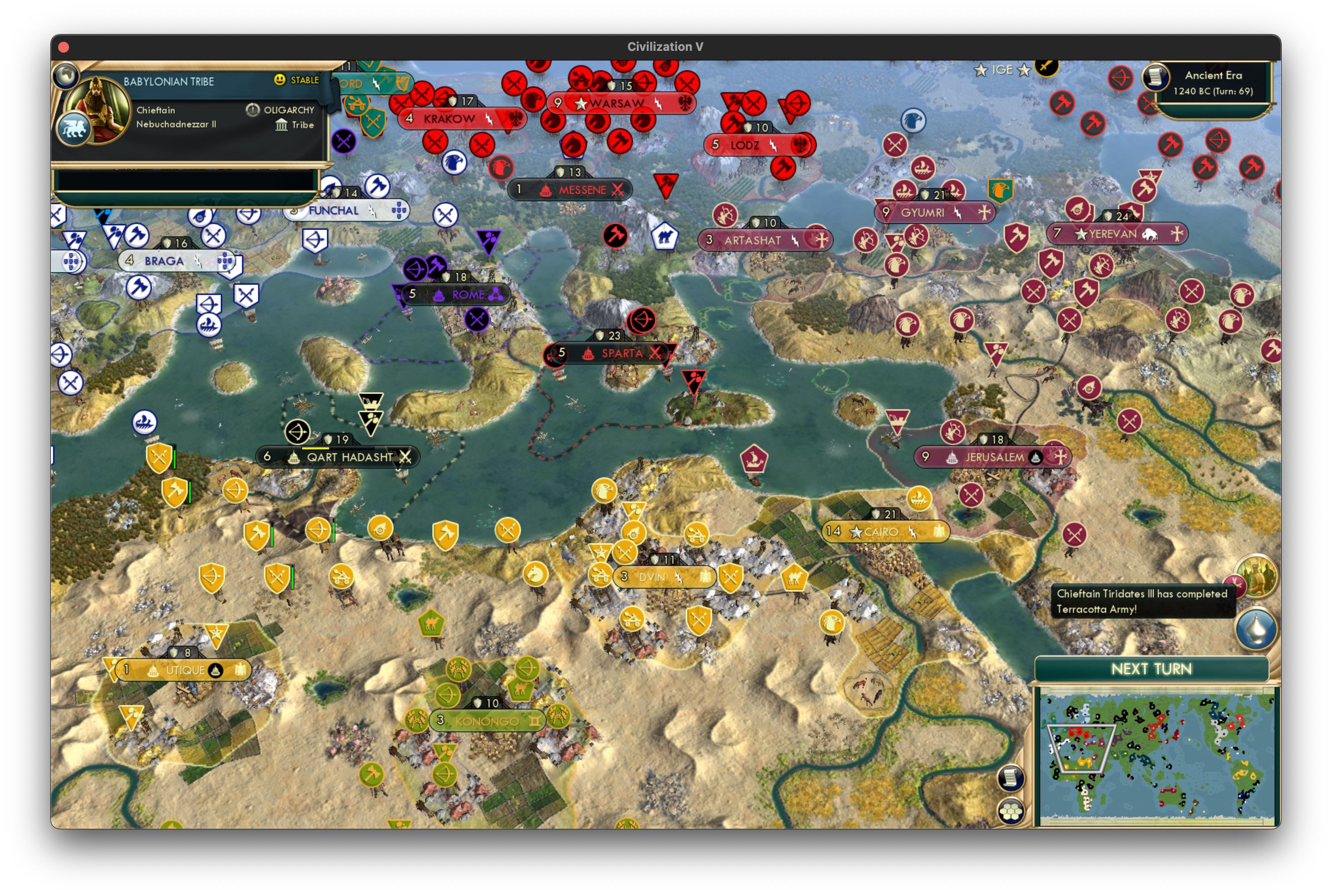Click the star toggle right of IGE label
Viewport: 1332px width, 896px height.
tap(1025, 70)
